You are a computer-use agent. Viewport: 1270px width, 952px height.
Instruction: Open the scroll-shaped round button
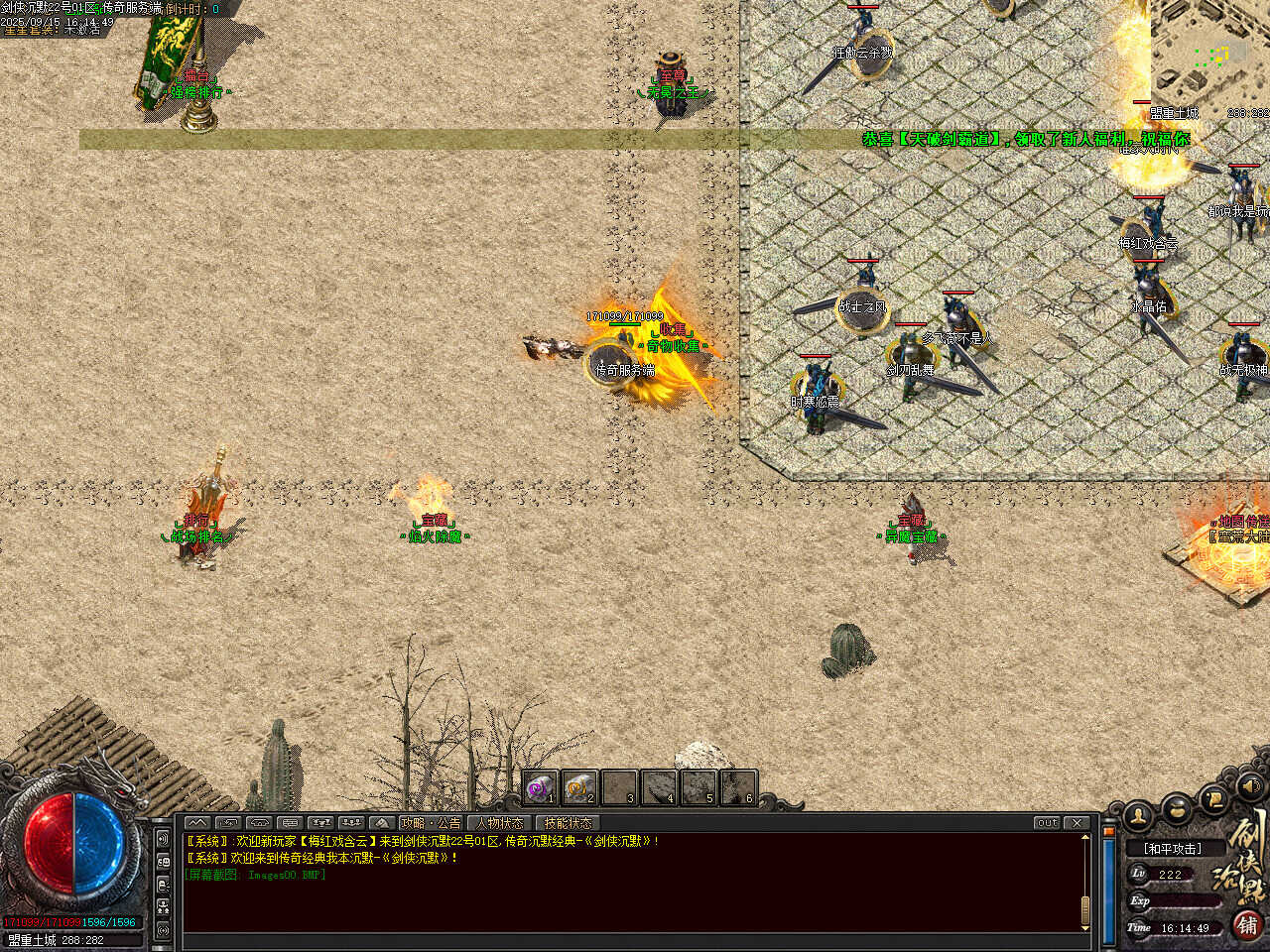pos(1213,798)
